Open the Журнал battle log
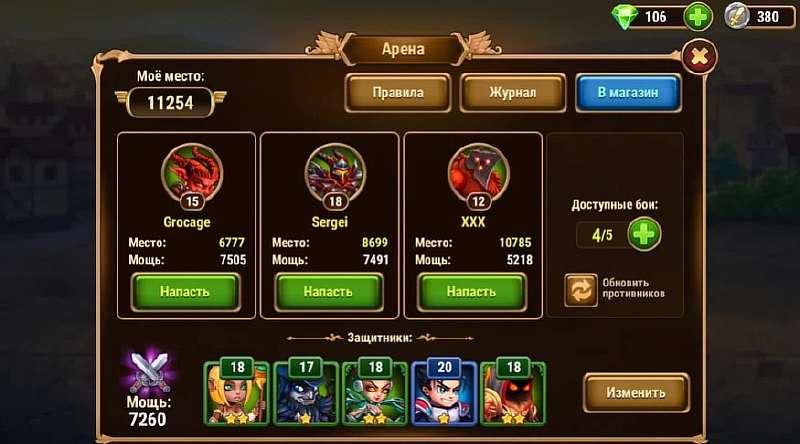800x444 pixels. [512, 93]
